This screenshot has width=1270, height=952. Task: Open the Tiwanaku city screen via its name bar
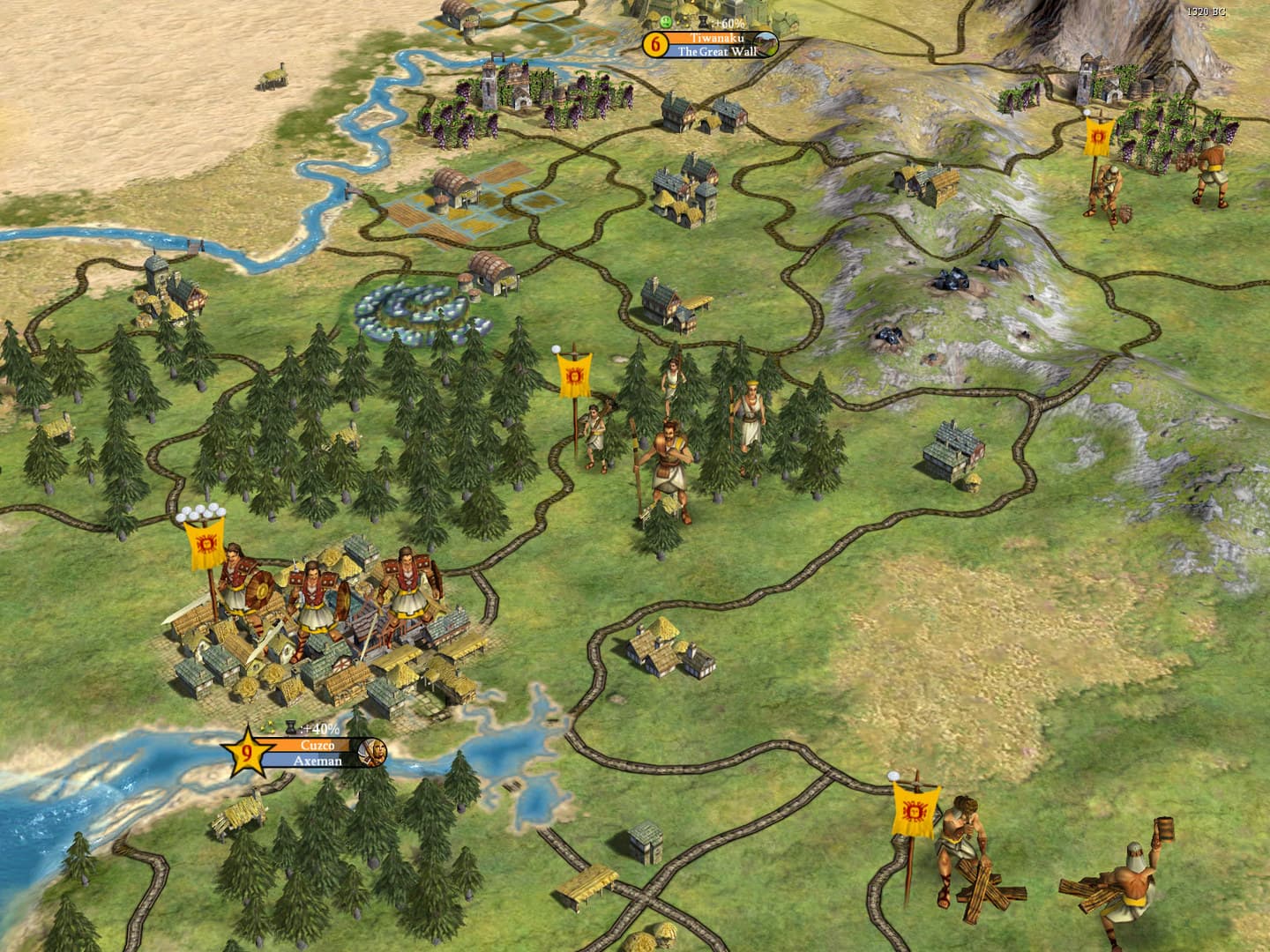(x=716, y=40)
